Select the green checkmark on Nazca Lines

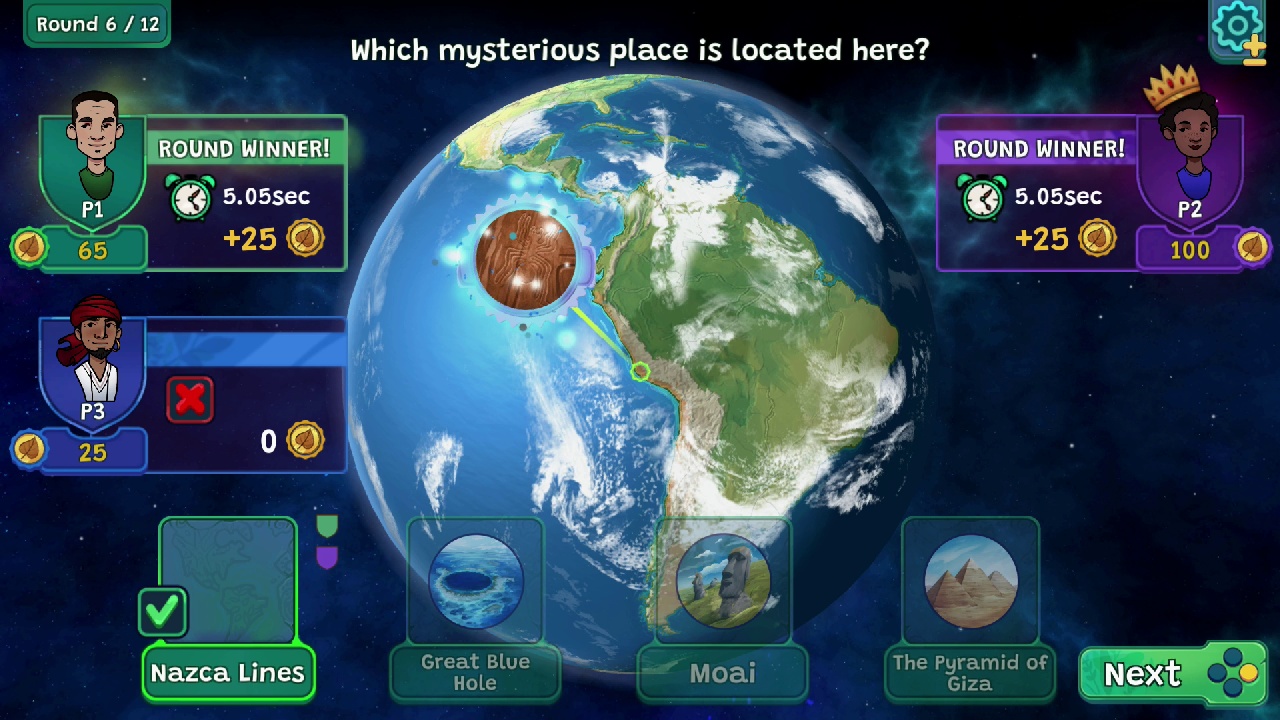pyautogui.click(x=163, y=613)
